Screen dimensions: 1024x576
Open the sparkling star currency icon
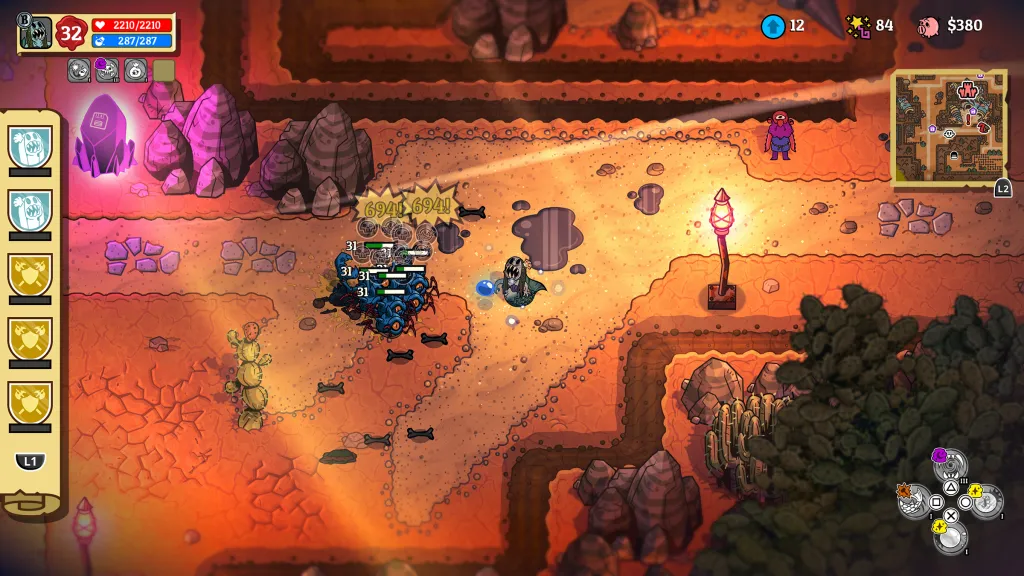pyautogui.click(x=858, y=26)
